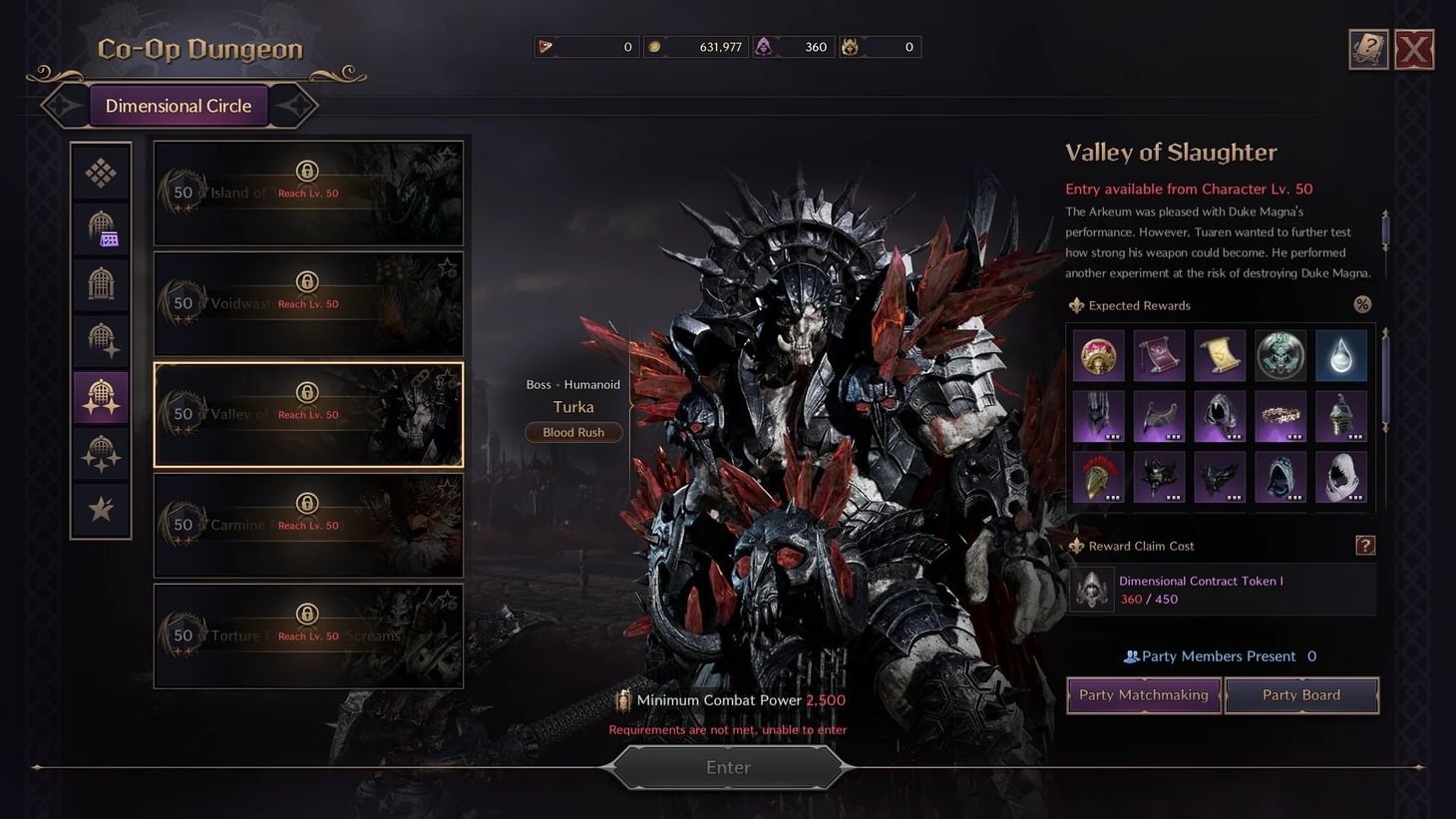This screenshot has width=1456, height=819.
Task: Click the percent icon beside Expected Rewards
Action: [1362, 304]
